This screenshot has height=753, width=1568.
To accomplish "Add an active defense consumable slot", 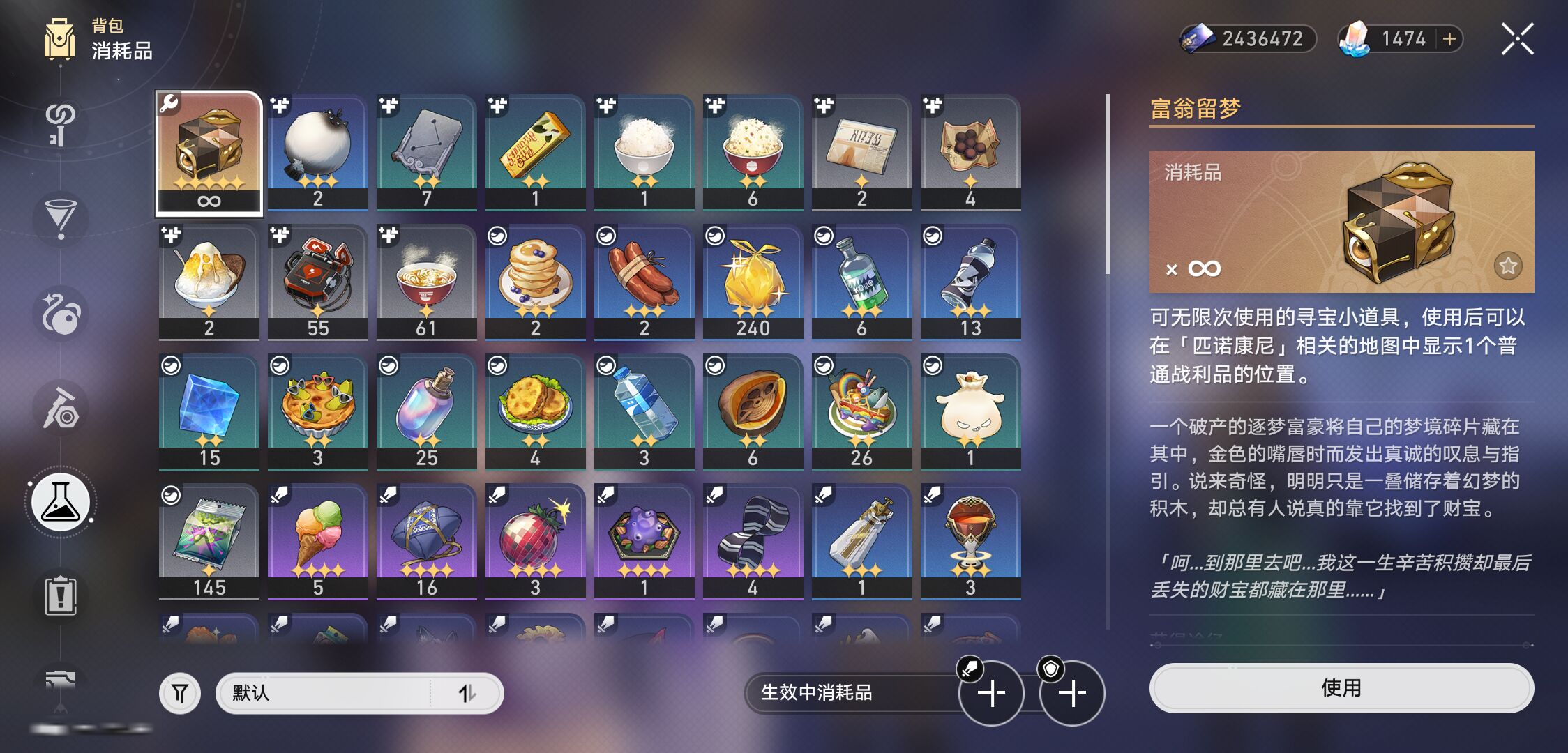I will pyautogui.click(x=1072, y=693).
